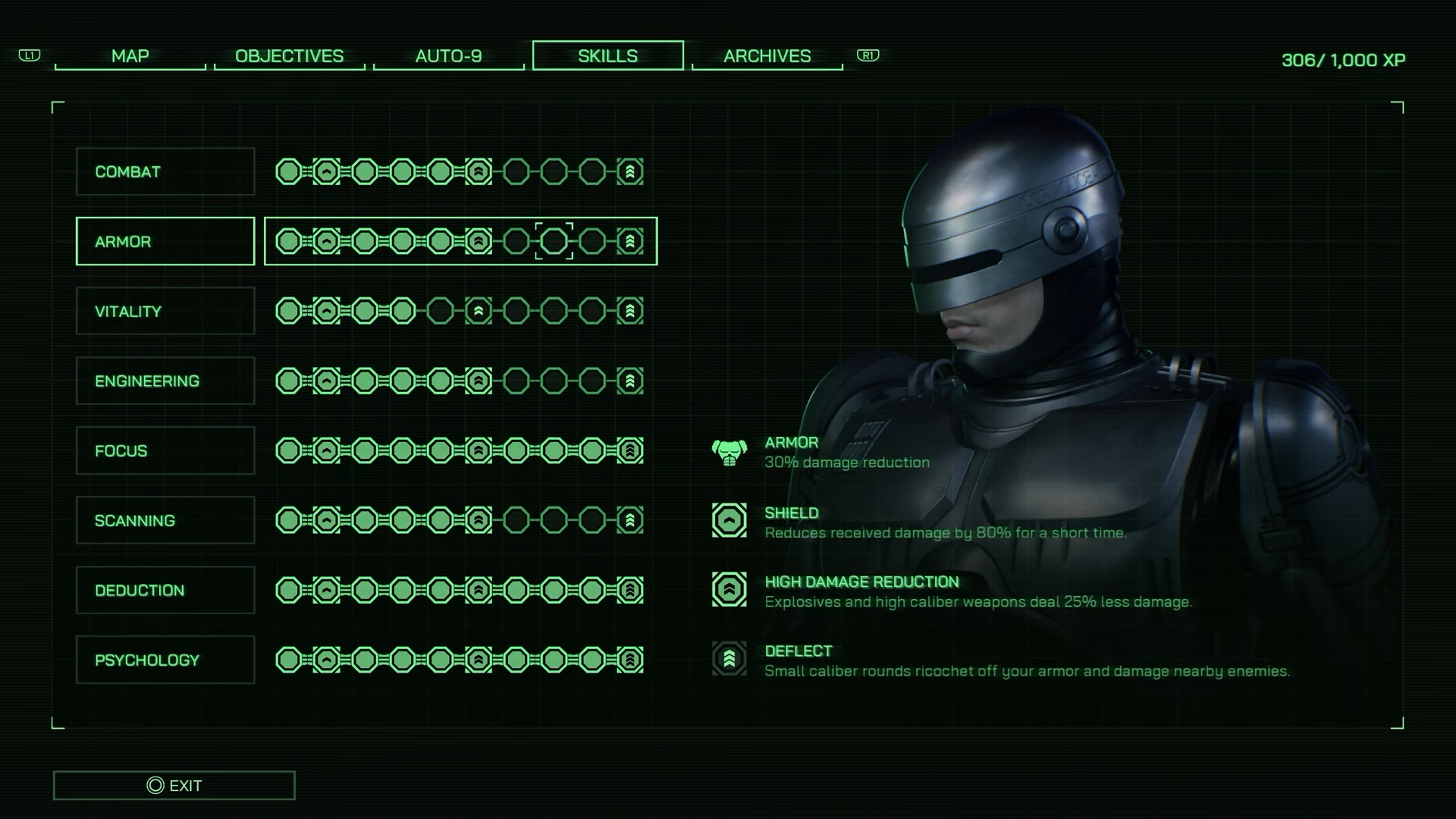Click the first unlocked node in the Vitality row

click(x=289, y=311)
